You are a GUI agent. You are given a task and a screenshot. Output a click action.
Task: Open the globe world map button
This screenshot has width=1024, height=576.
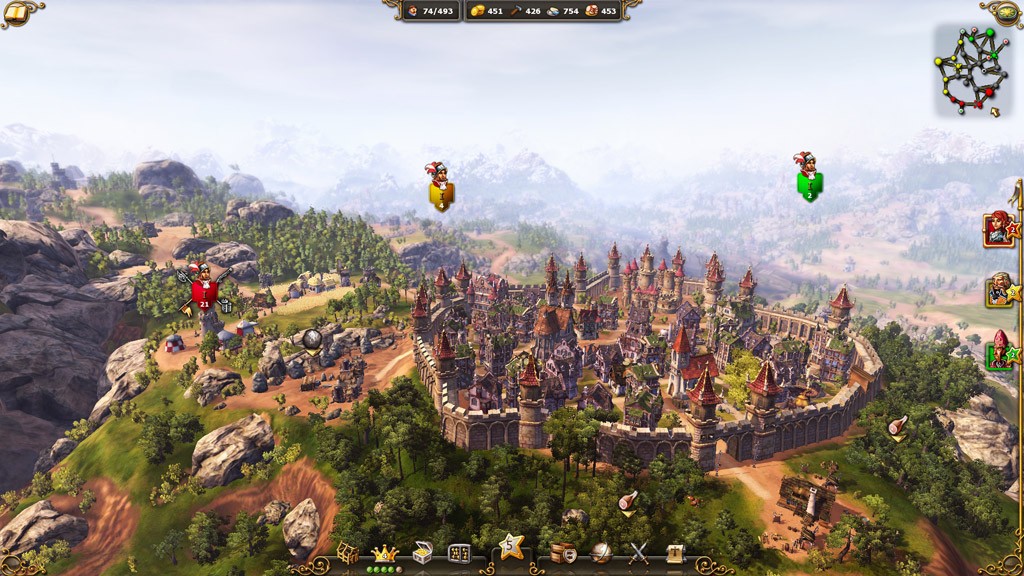tap(601, 552)
